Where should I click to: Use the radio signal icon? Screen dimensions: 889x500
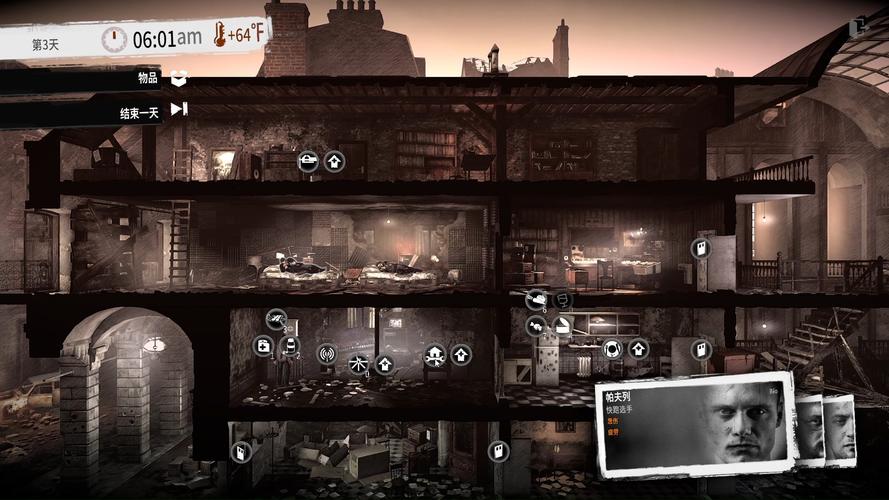pos(326,353)
